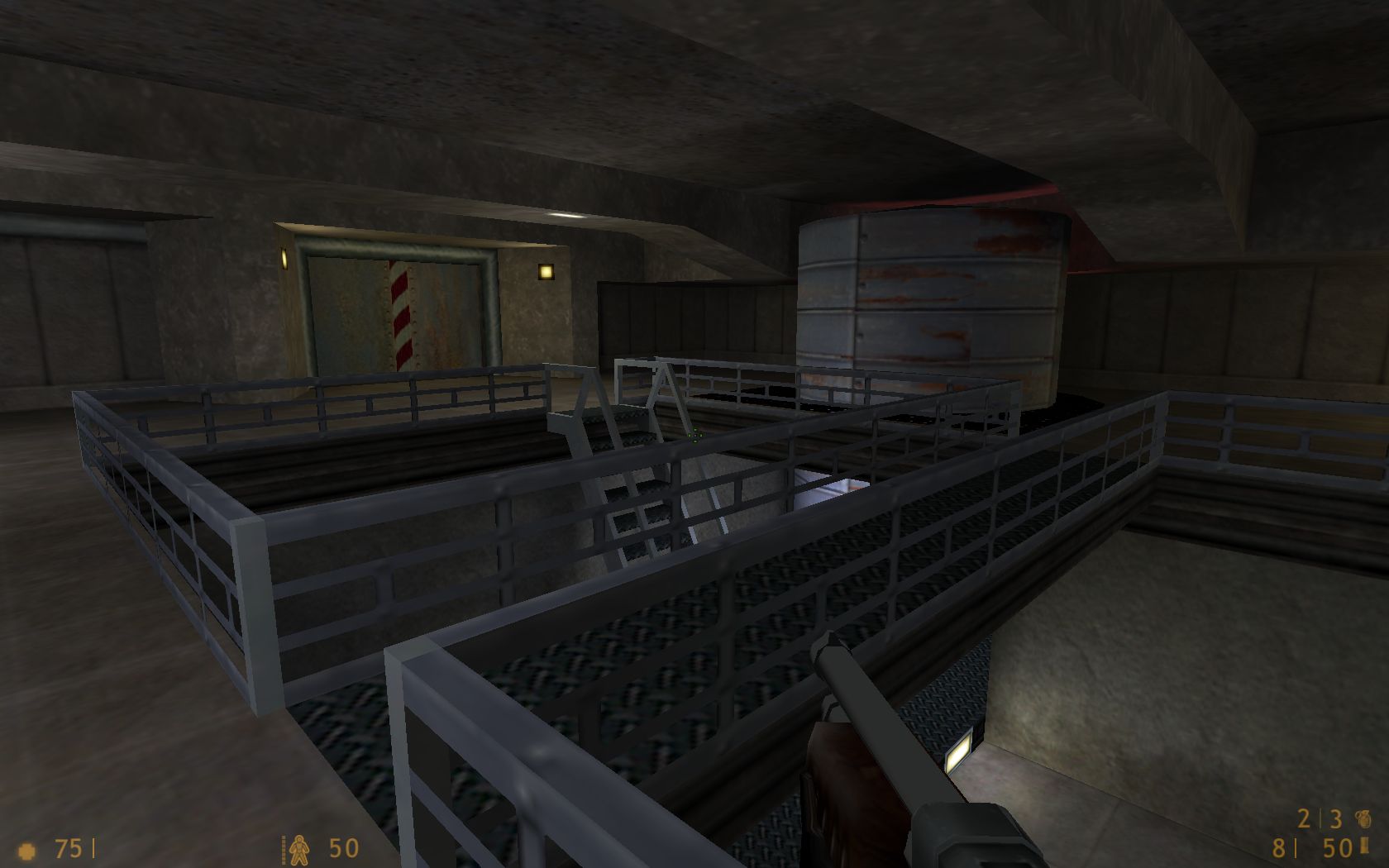
Task: Click the grenade count icon
Action: click(x=1363, y=818)
